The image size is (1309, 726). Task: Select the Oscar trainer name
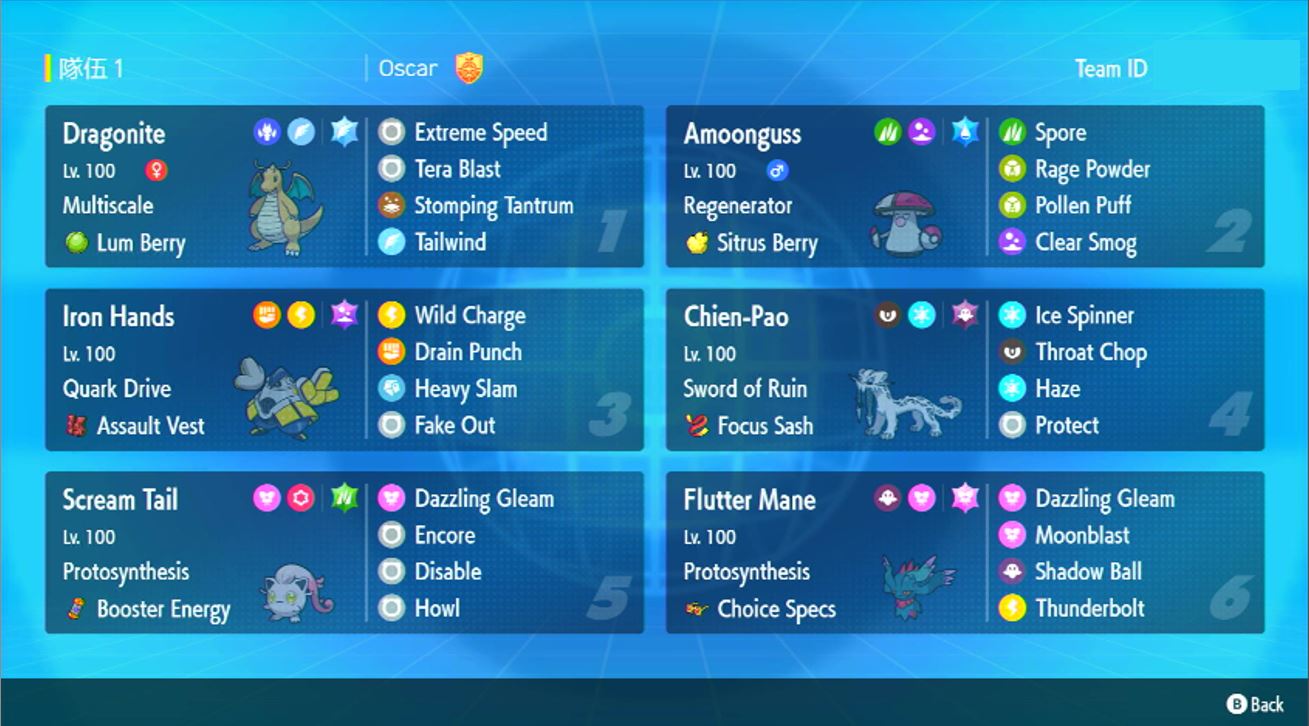(x=408, y=69)
